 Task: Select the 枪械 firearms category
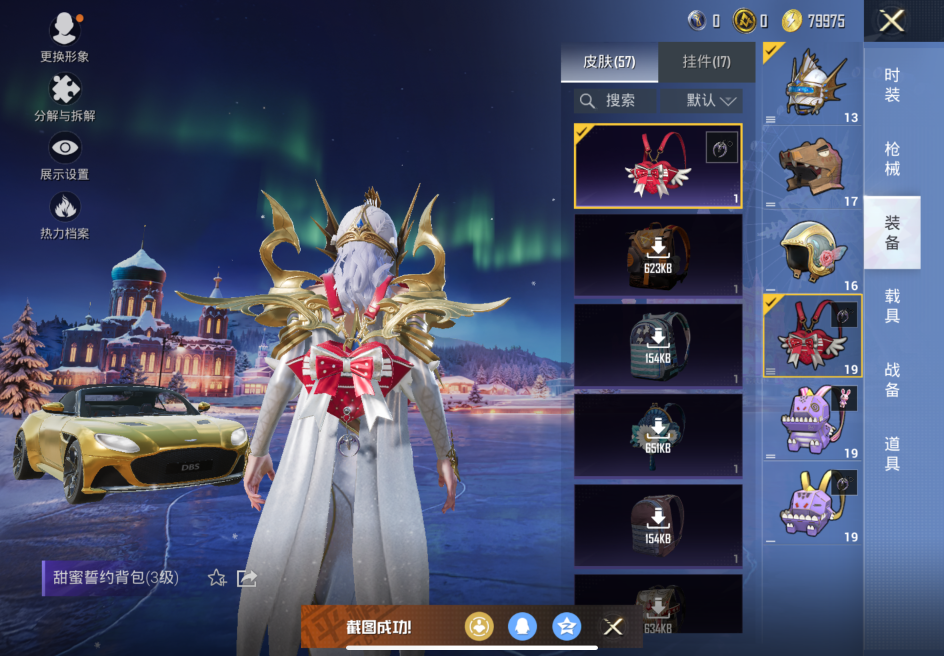point(892,159)
